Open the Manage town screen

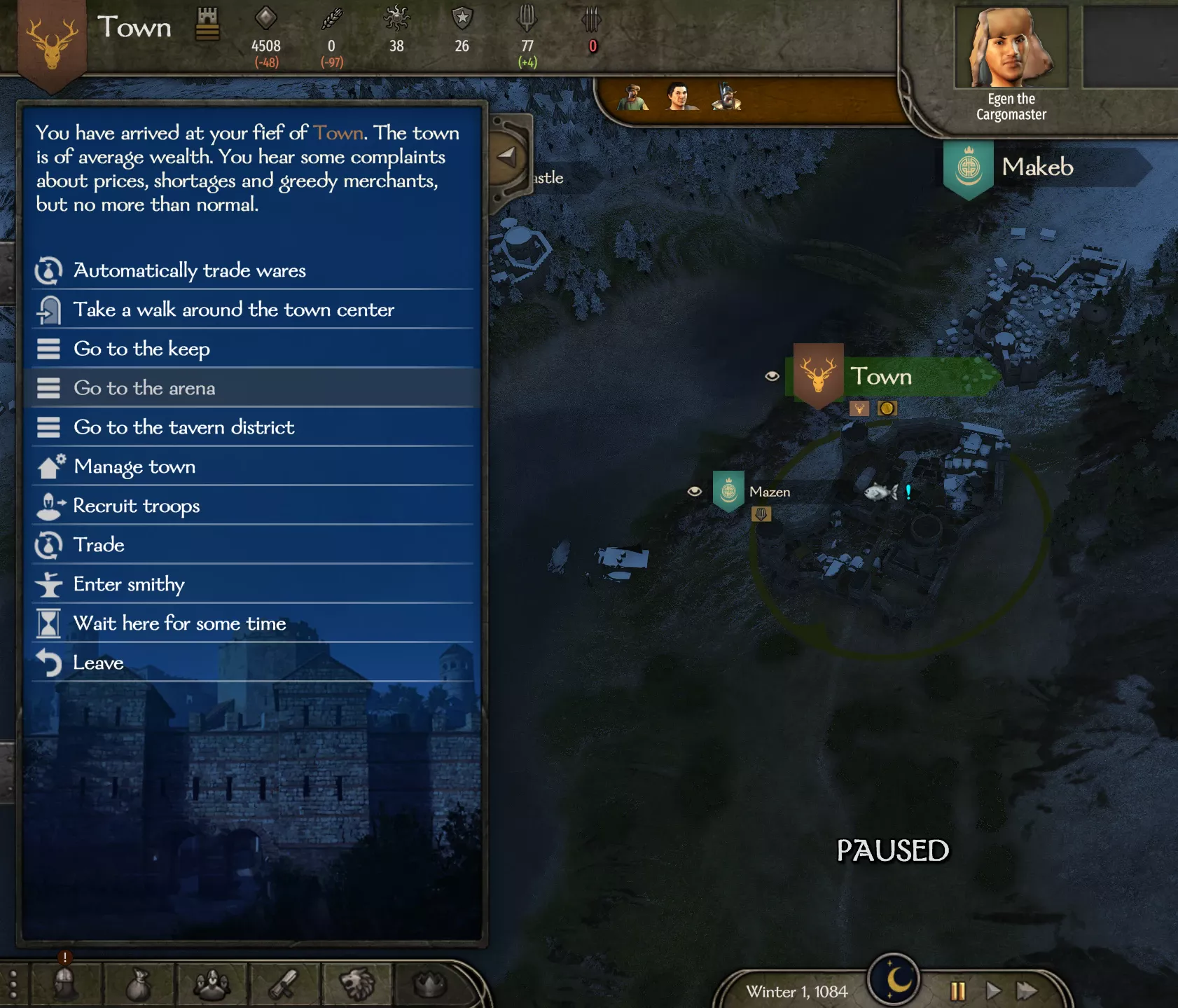coord(134,467)
